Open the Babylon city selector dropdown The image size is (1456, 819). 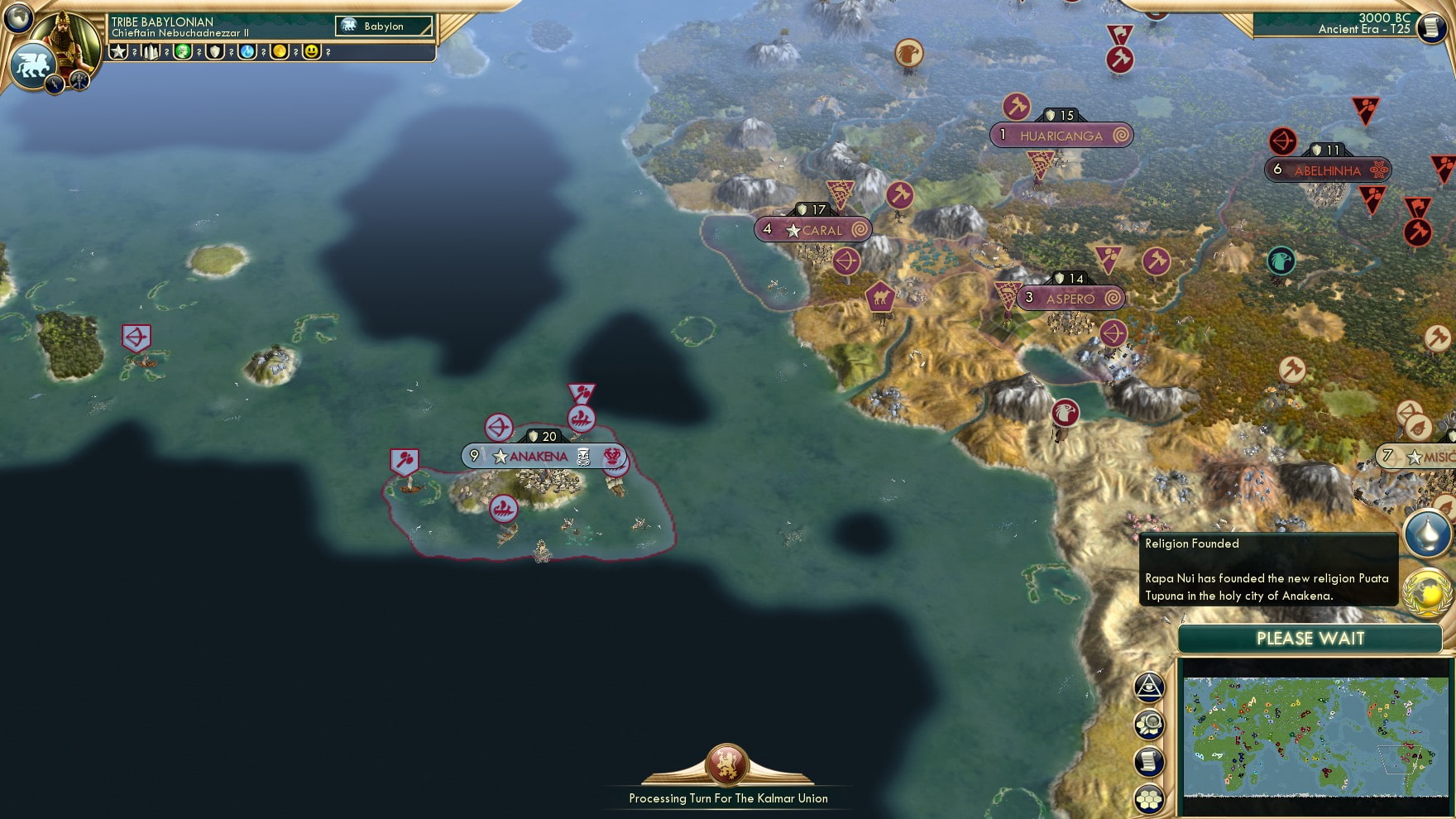(383, 26)
